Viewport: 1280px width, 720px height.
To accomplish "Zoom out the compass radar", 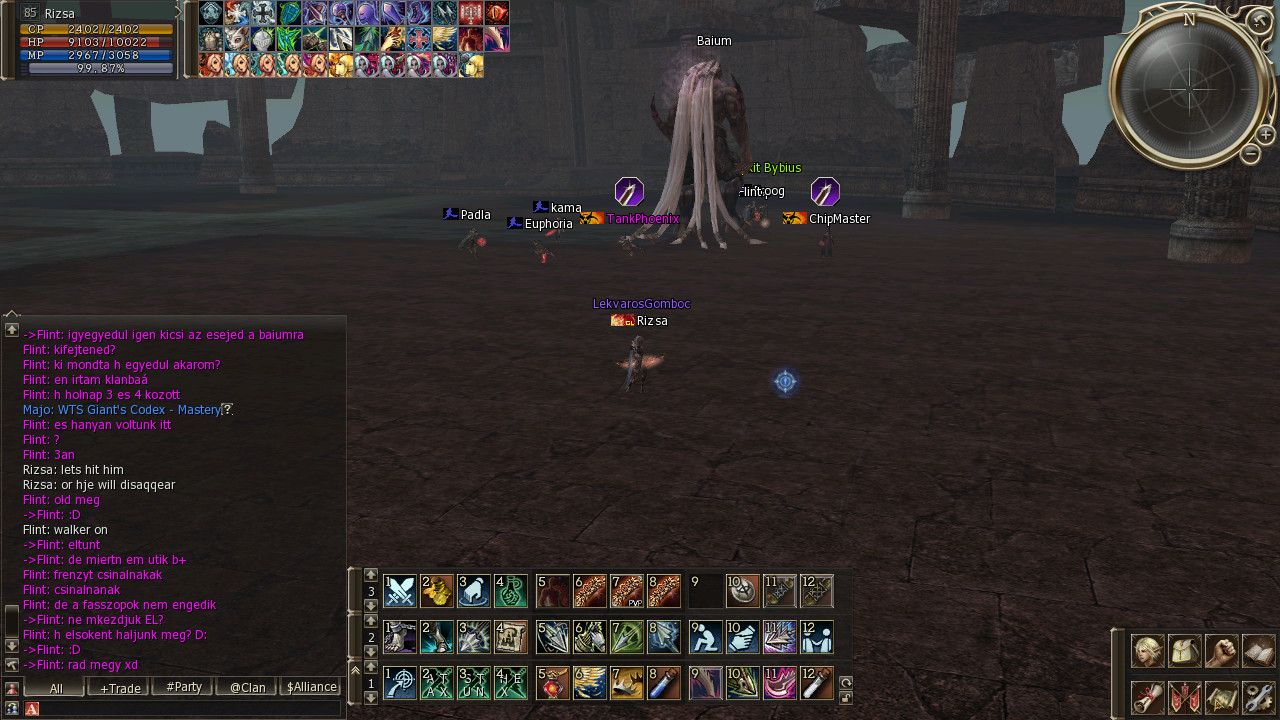I will tap(1250, 154).
